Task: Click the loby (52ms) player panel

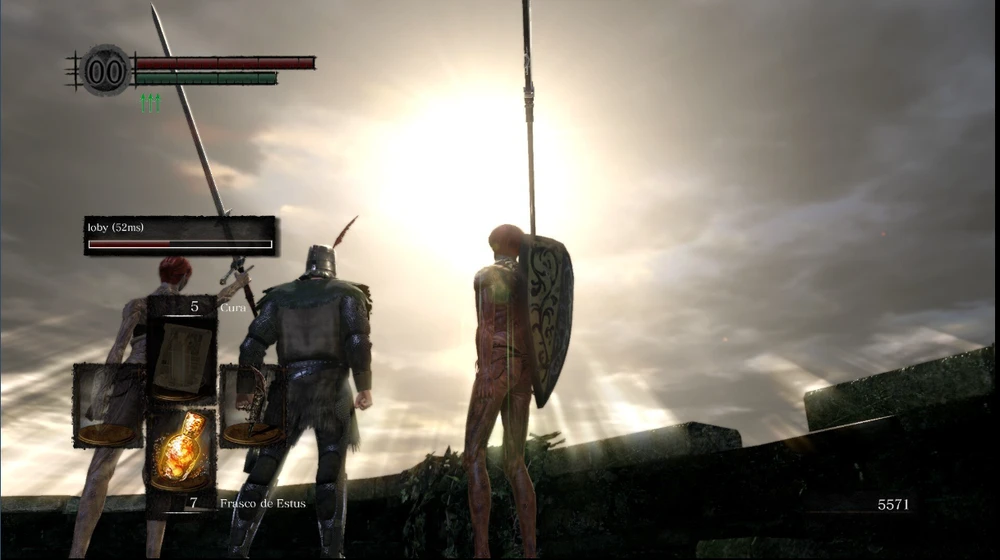Action: pos(180,236)
